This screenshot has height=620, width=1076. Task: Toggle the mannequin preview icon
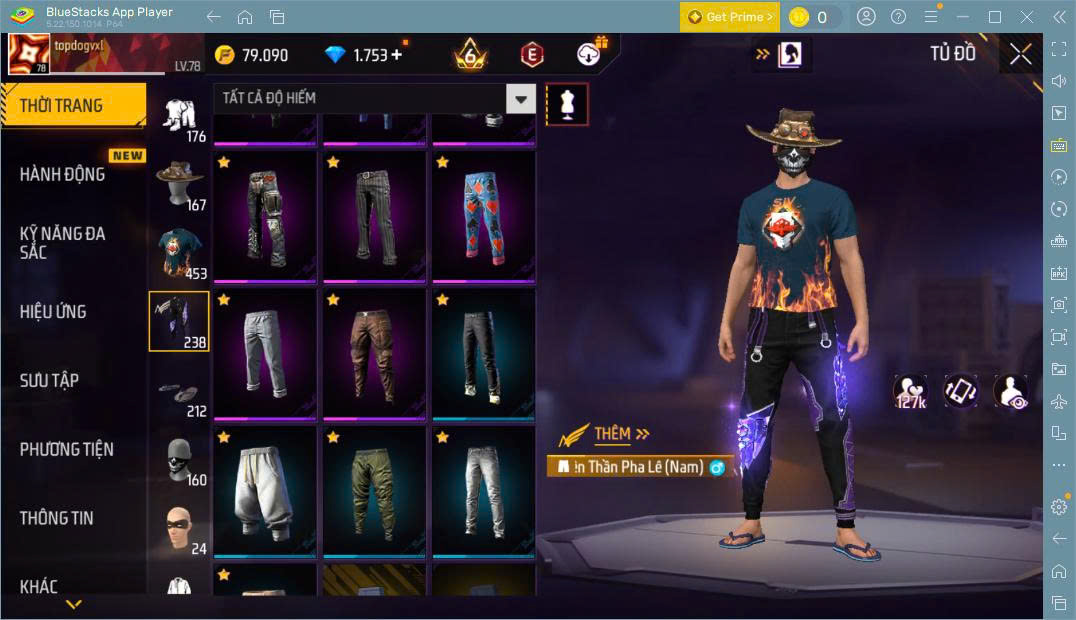coord(567,104)
